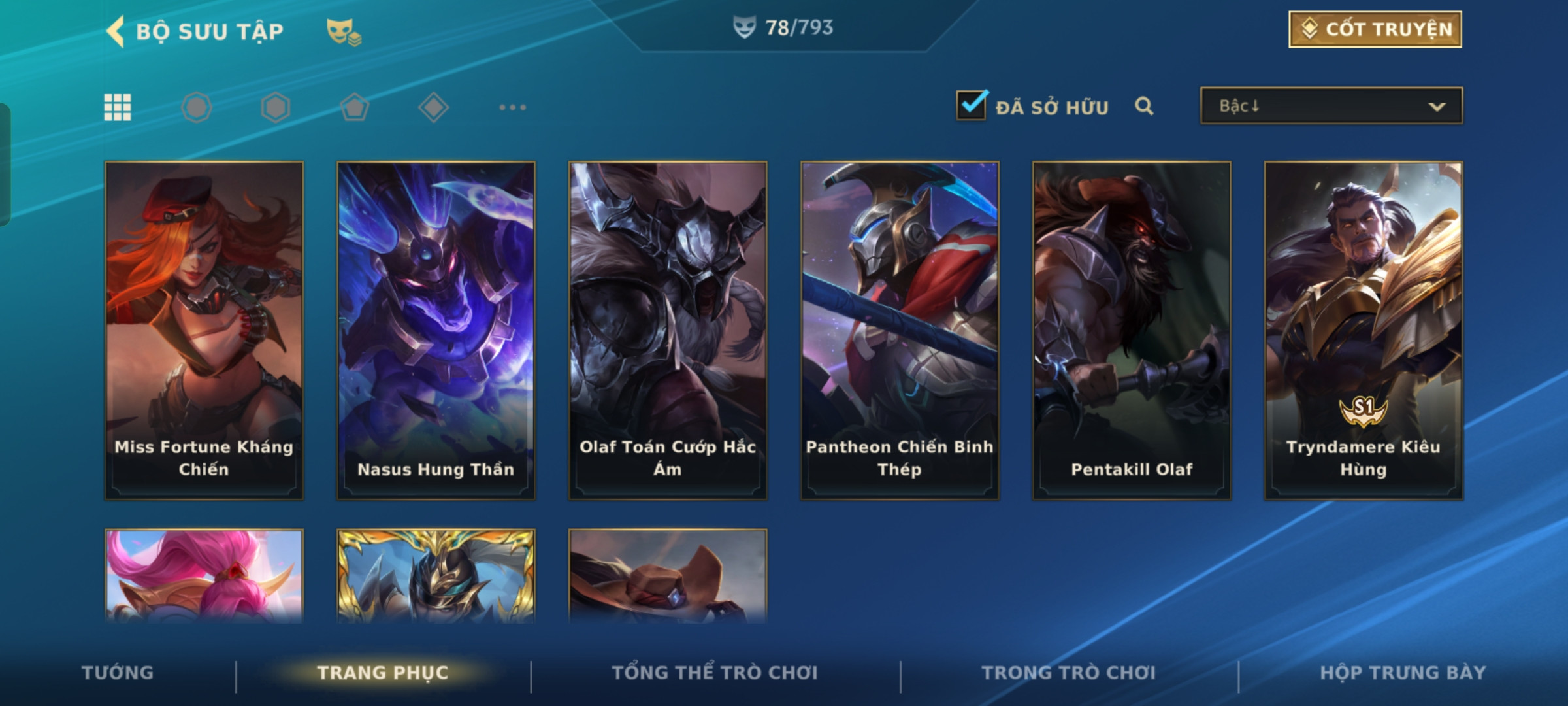Choose the pentagon rarity filter
The height and width of the screenshot is (706, 1568).
[x=354, y=107]
